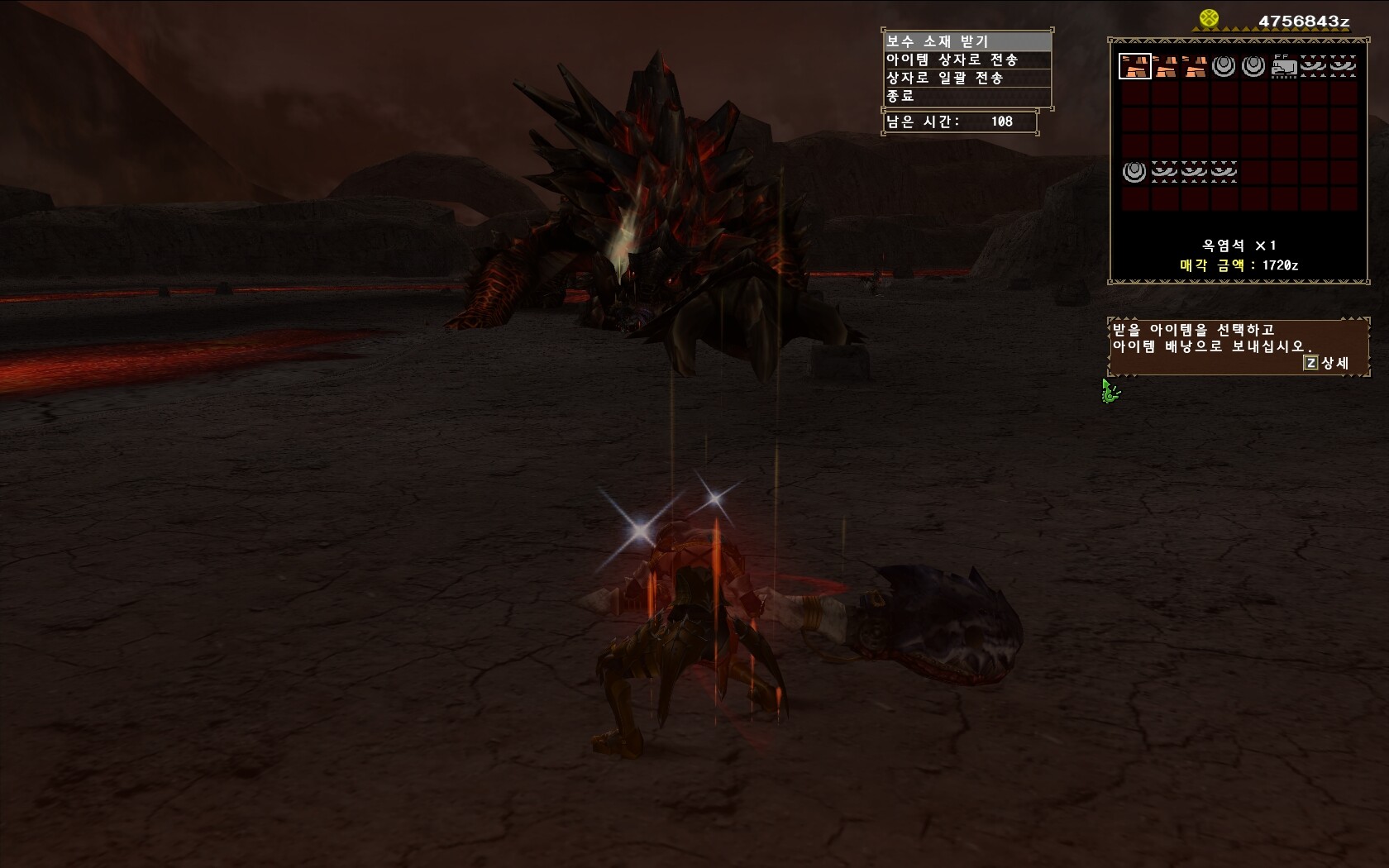1389x868 pixels.
Task: Select the highlighted orange ore reward slot
Action: click(x=1134, y=66)
